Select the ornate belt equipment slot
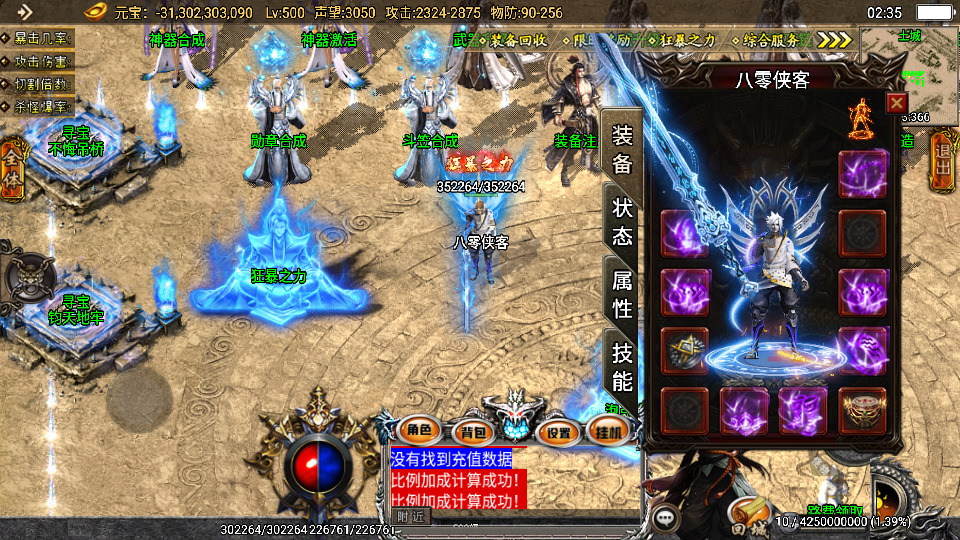The width and height of the screenshot is (960, 540). [862, 411]
